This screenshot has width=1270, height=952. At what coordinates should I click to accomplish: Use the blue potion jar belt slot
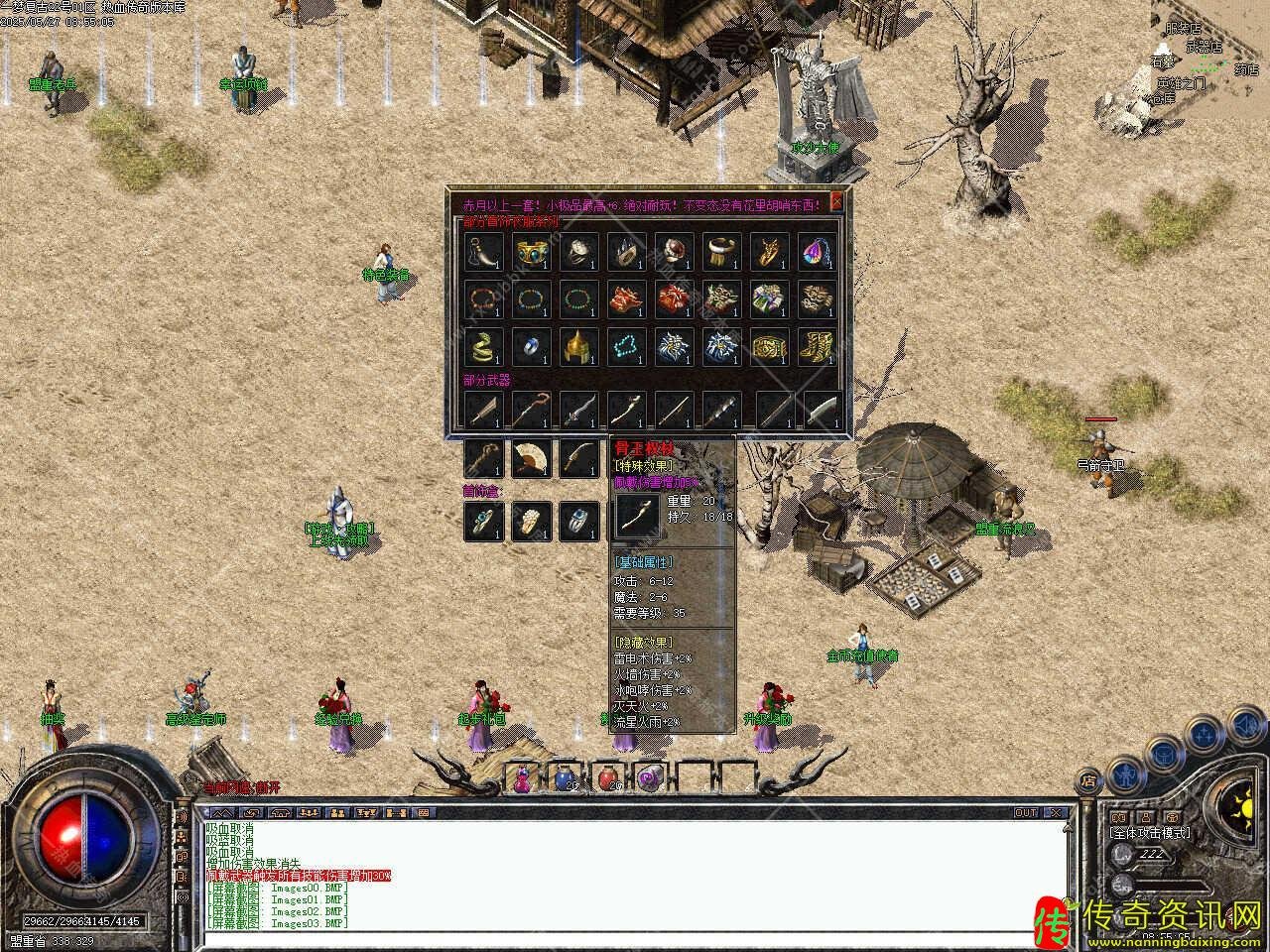[x=565, y=778]
